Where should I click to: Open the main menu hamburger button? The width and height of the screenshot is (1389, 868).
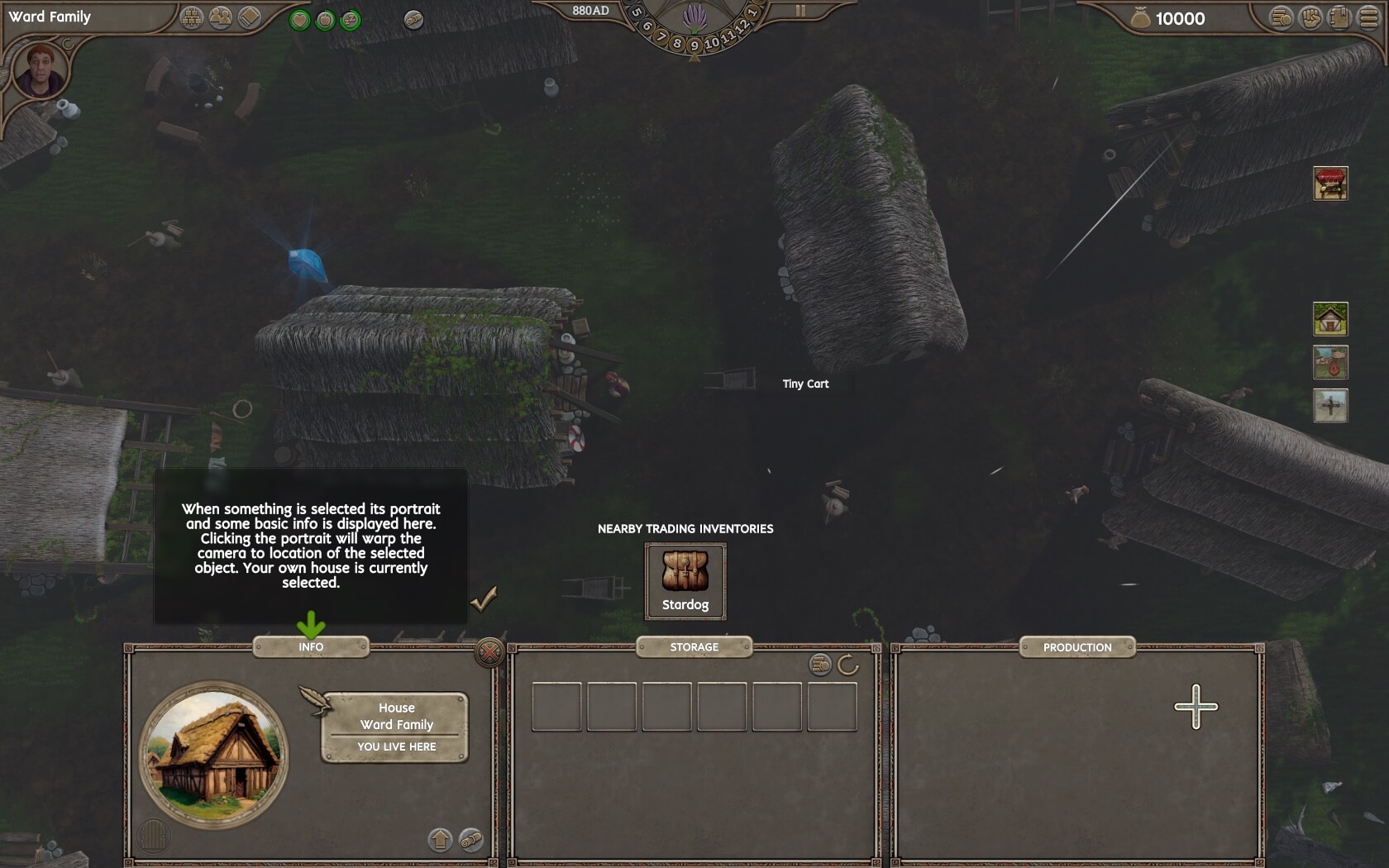point(1368,18)
